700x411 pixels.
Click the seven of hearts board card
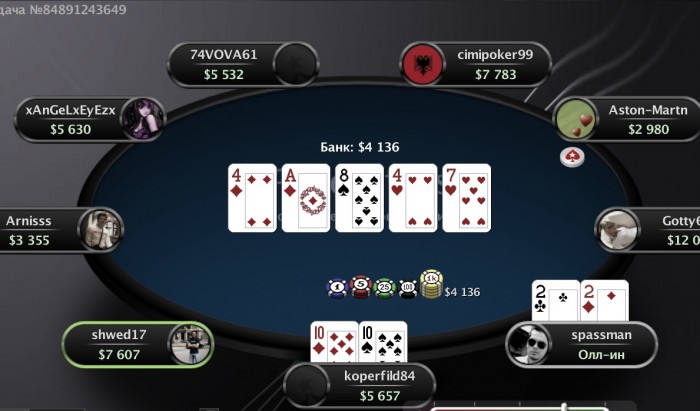467,198
